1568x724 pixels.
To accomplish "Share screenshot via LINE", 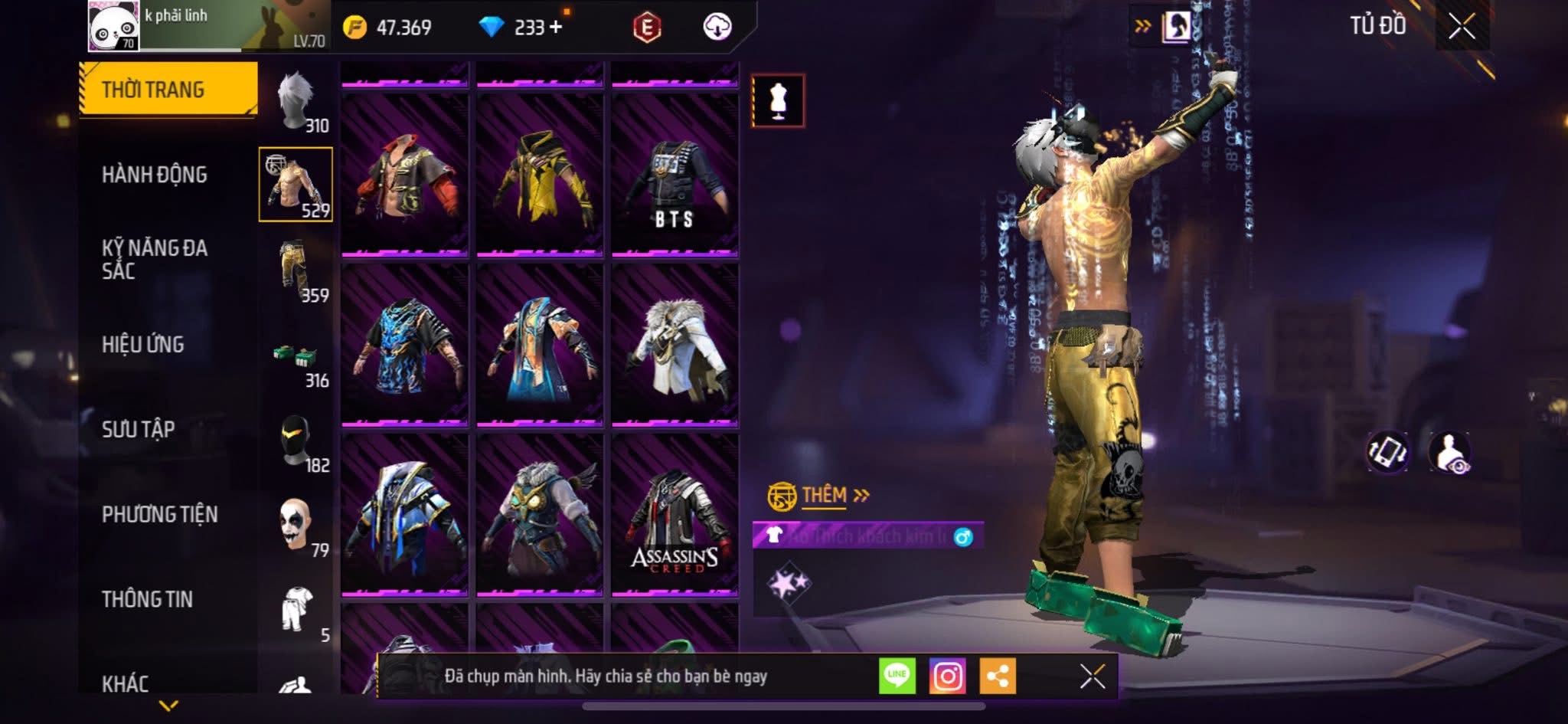I will [897, 676].
